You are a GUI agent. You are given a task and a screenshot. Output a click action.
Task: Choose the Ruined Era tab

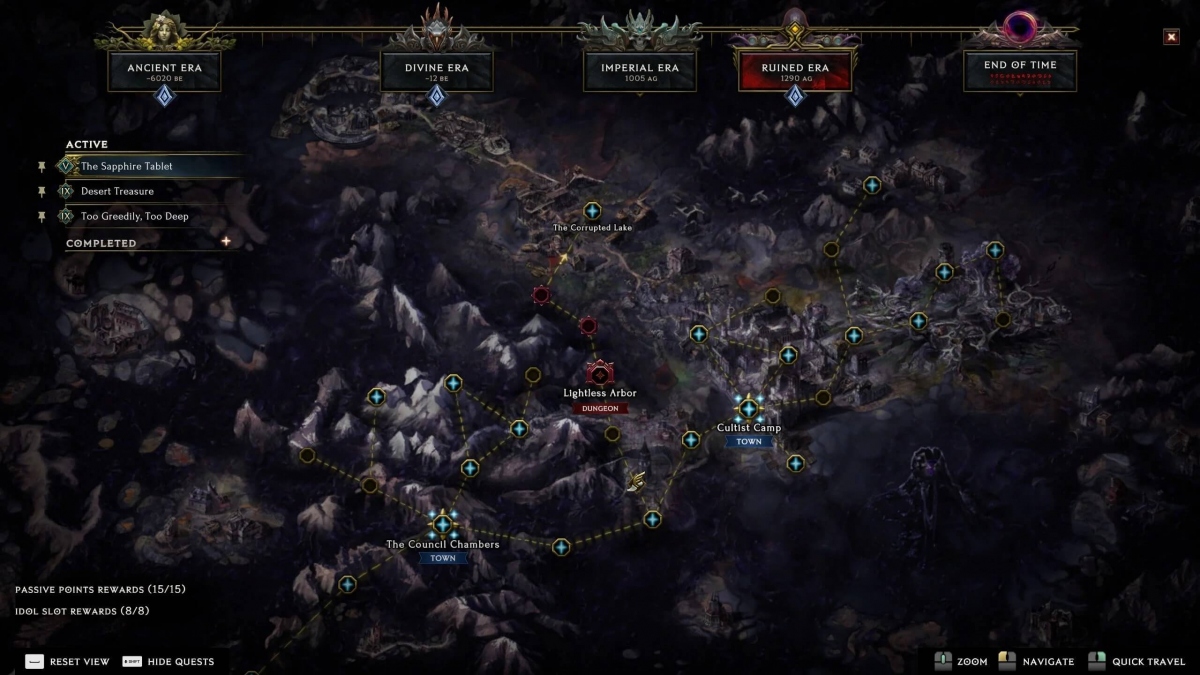coord(794,72)
